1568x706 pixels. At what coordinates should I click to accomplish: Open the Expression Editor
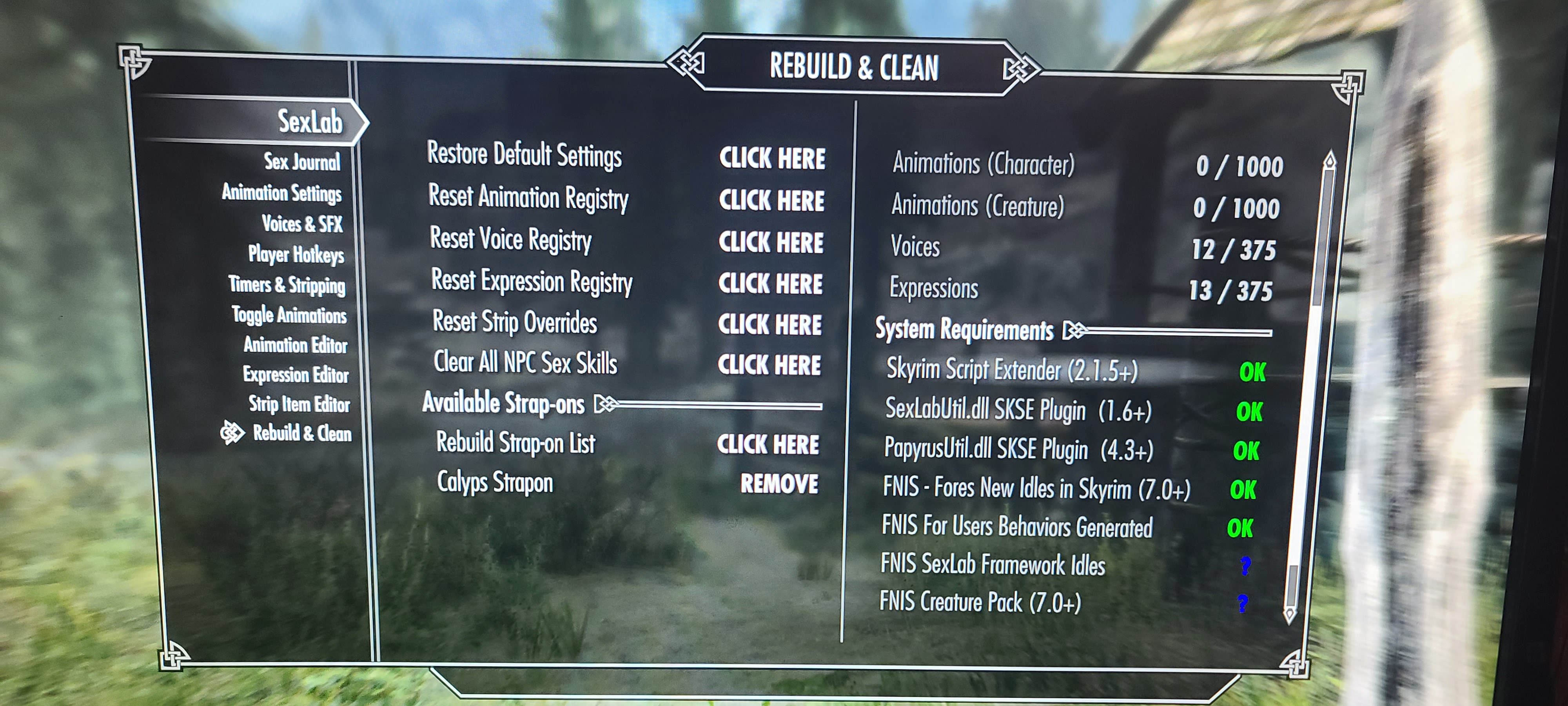(295, 374)
